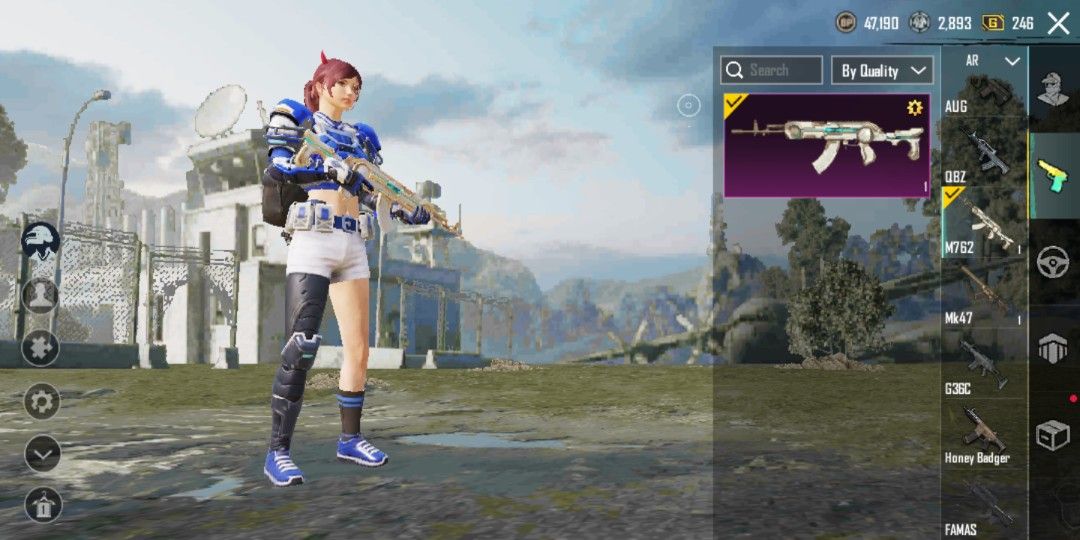Open the AR weapon category dropdown
Image resolution: width=1080 pixels, height=540 pixels.
tap(984, 61)
